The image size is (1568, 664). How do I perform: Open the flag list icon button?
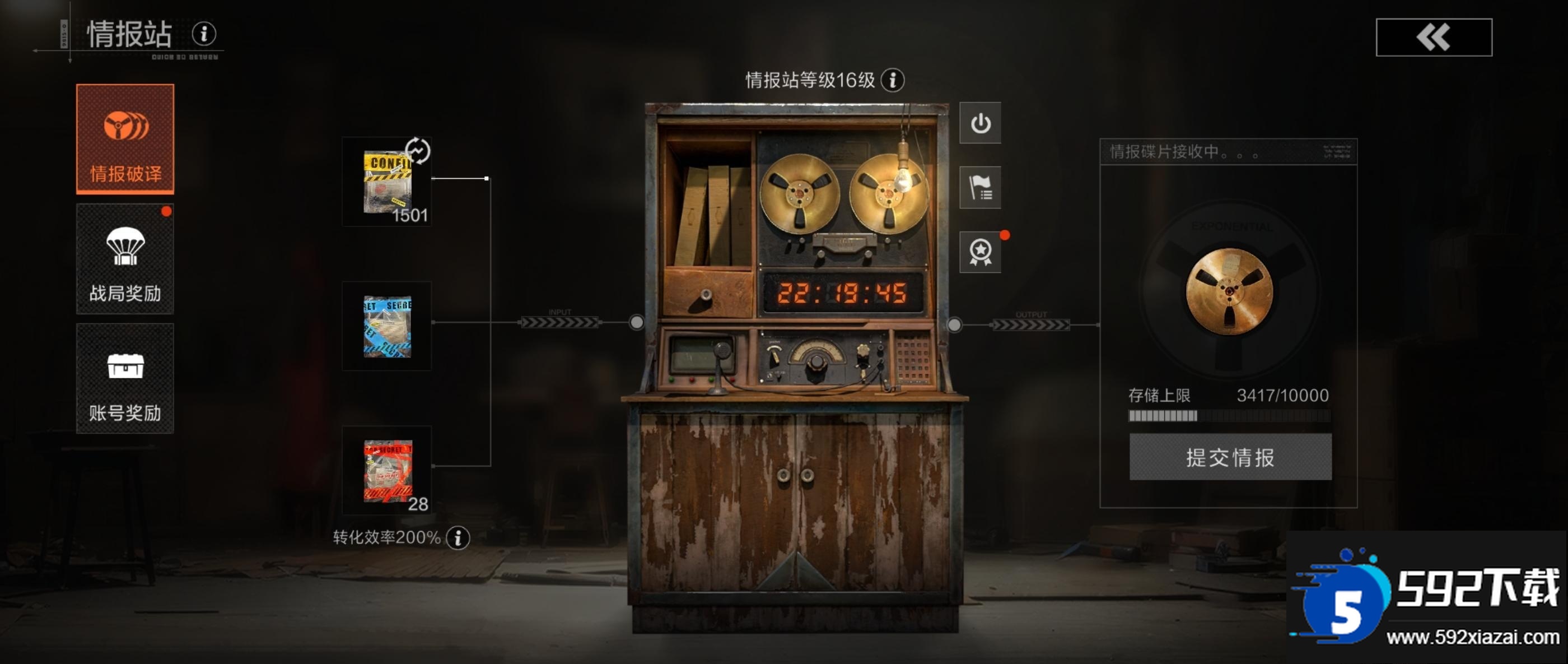(x=980, y=188)
